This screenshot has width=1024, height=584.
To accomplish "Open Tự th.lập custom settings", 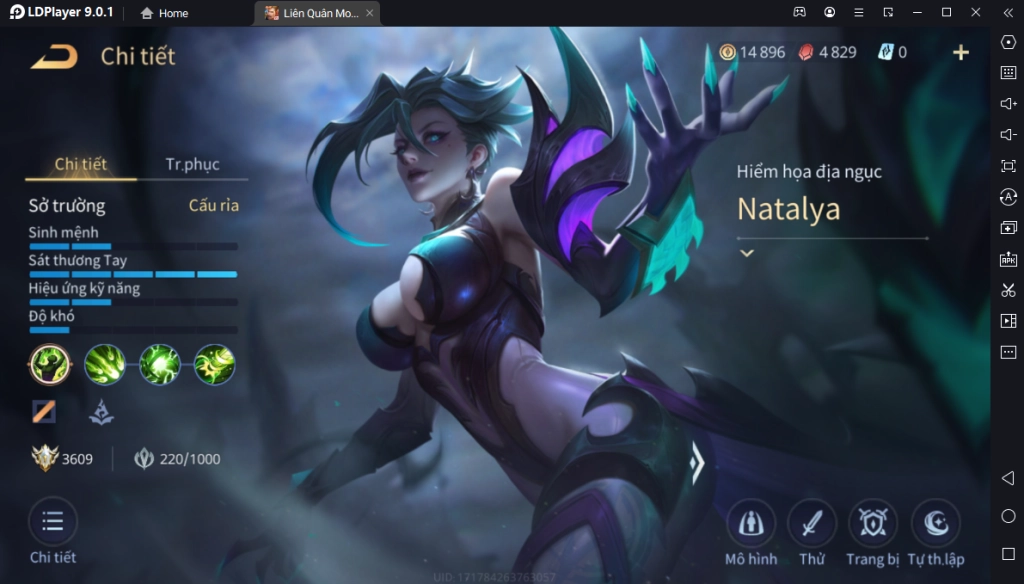I will [936, 523].
